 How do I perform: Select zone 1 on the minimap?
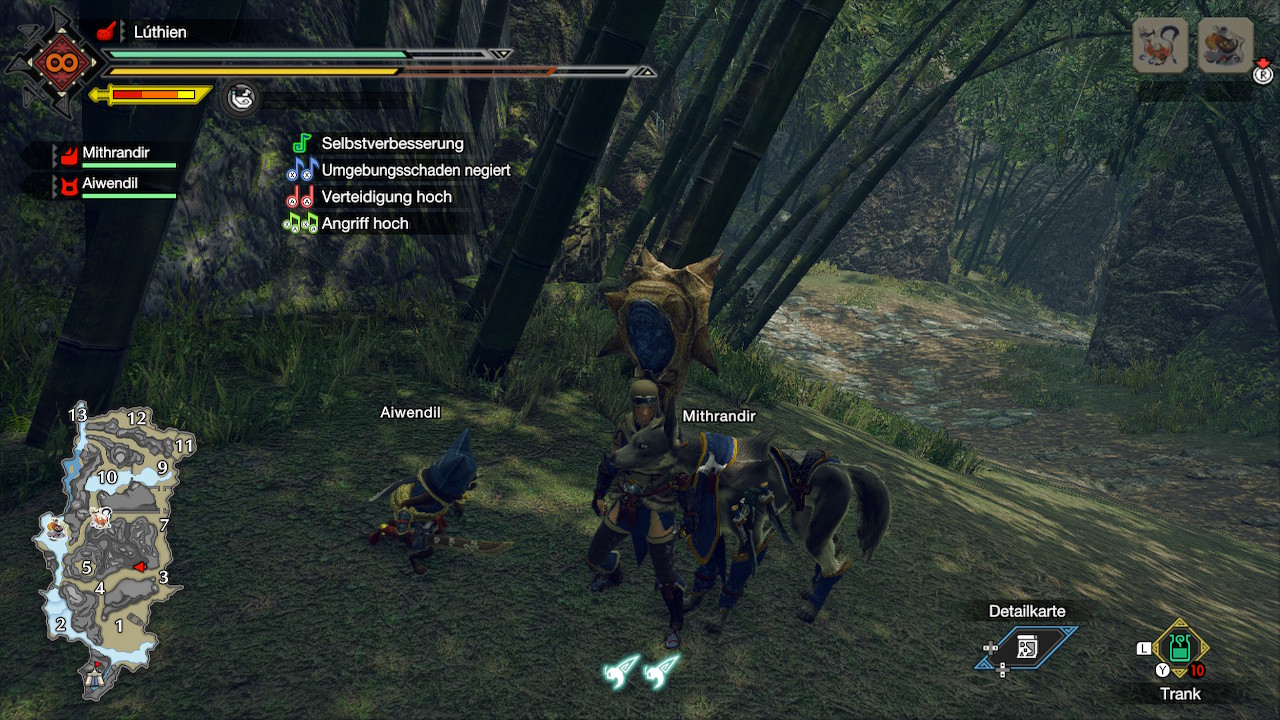click(x=120, y=626)
